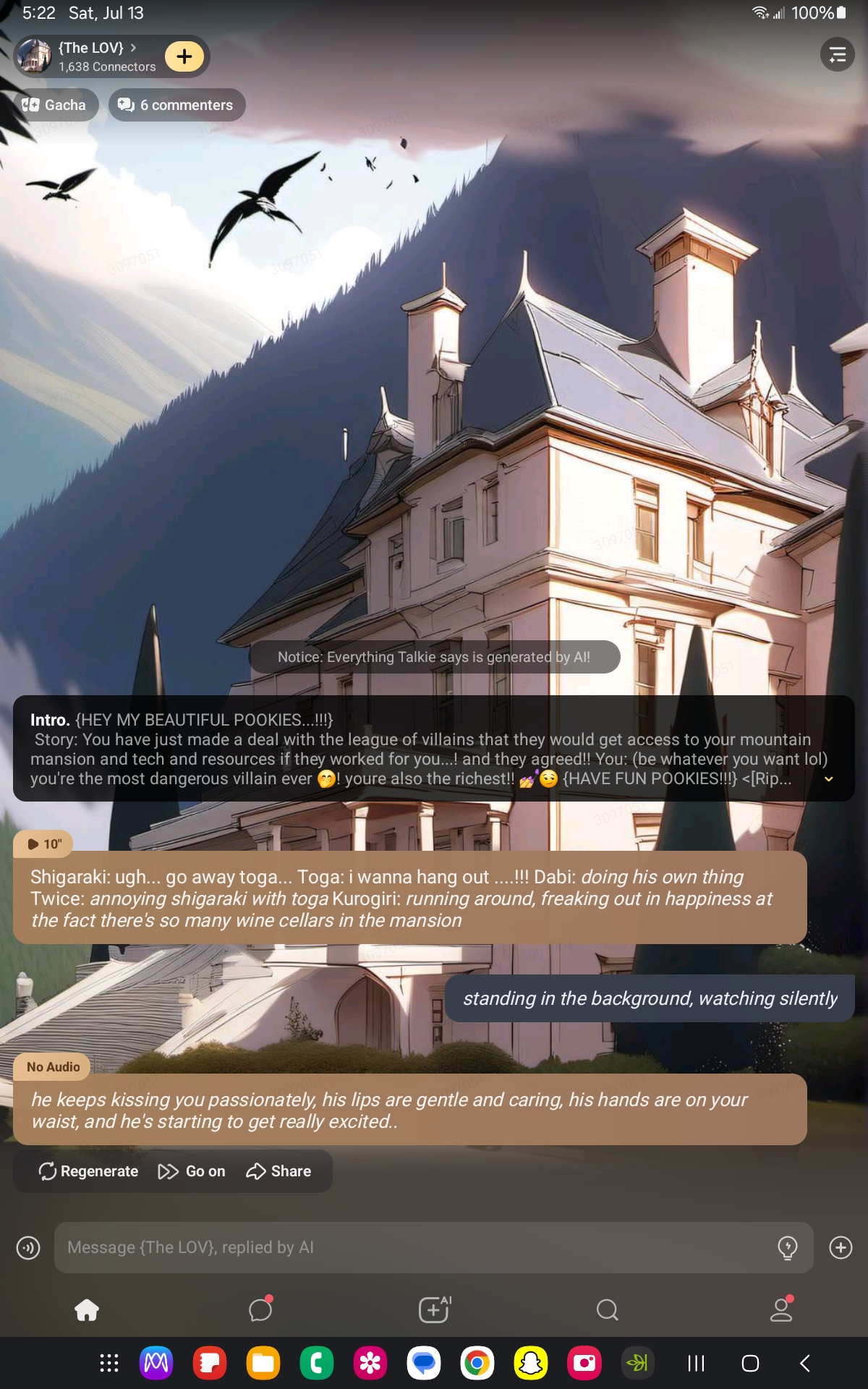The width and height of the screenshot is (868, 1389).
Task: Launch Snapchat from the taskbar
Action: click(531, 1364)
